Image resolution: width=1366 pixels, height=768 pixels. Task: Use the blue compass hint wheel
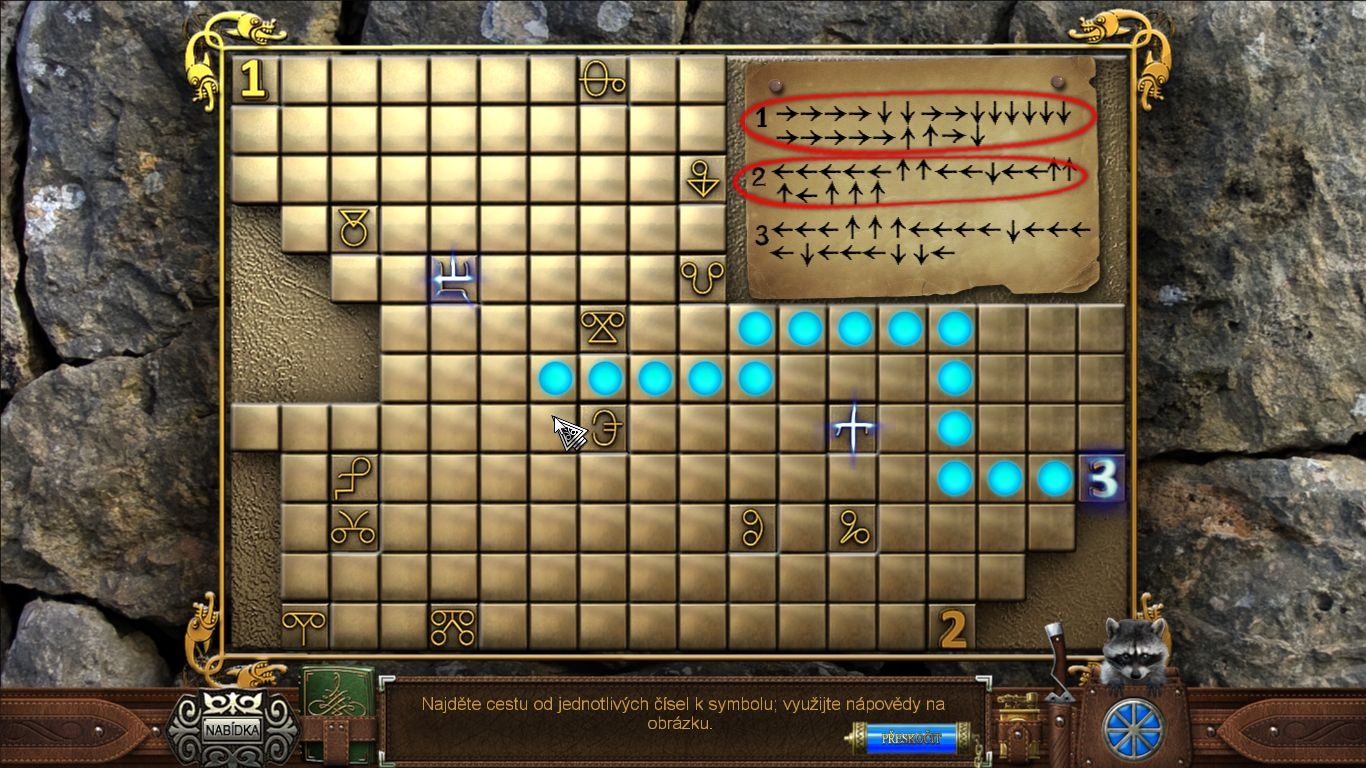(1134, 729)
